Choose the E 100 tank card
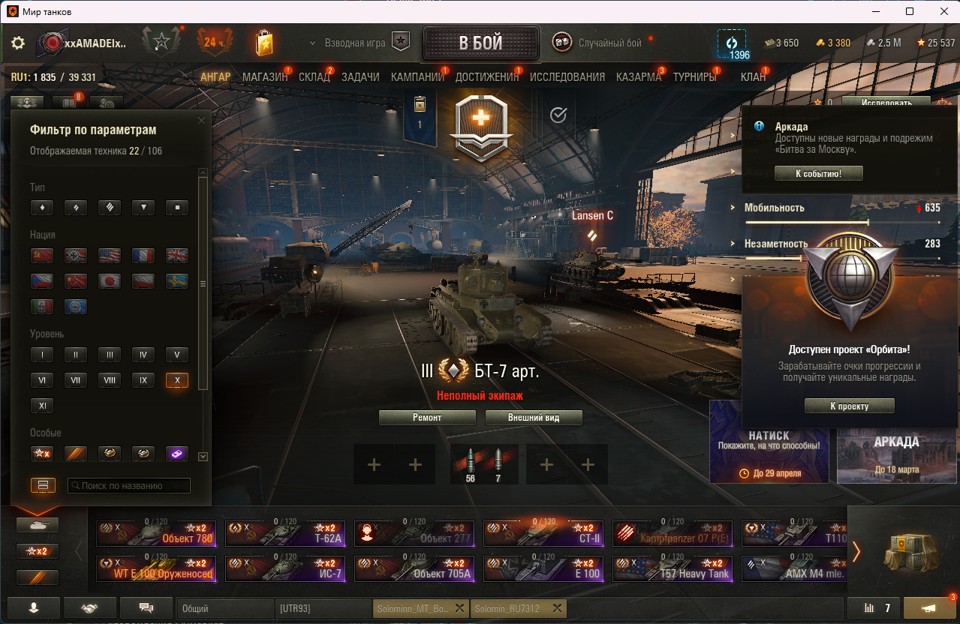This screenshot has width=960, height=624. pyautogui.click(x=548, y=569)
